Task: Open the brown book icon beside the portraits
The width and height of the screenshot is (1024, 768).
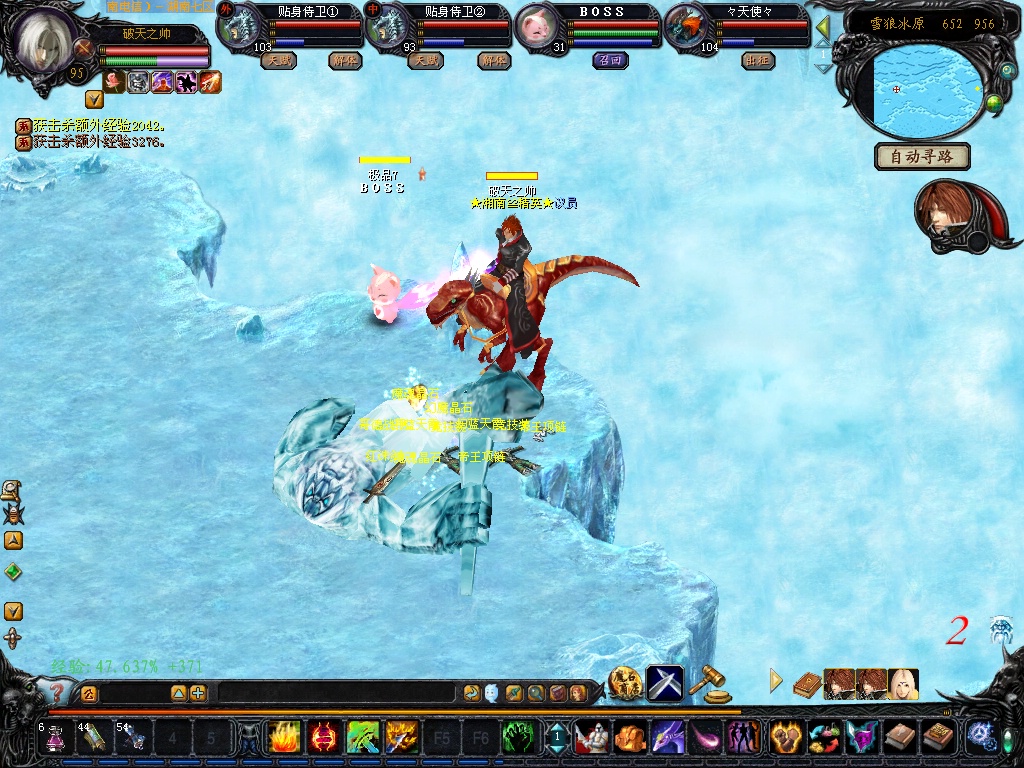Action: tap(807, 684)
